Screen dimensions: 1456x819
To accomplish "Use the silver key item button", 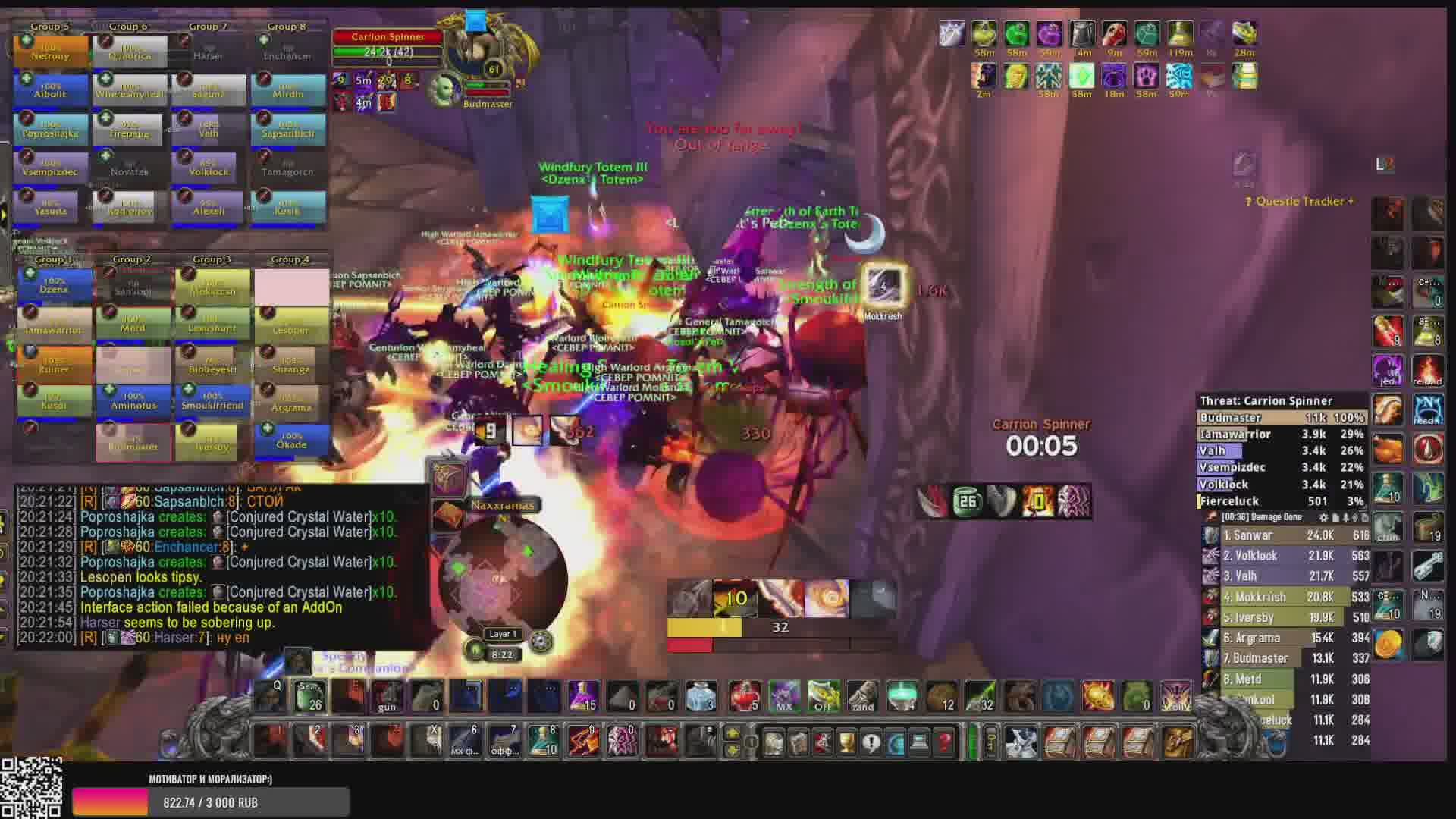I will click(x=1427, y=566).
